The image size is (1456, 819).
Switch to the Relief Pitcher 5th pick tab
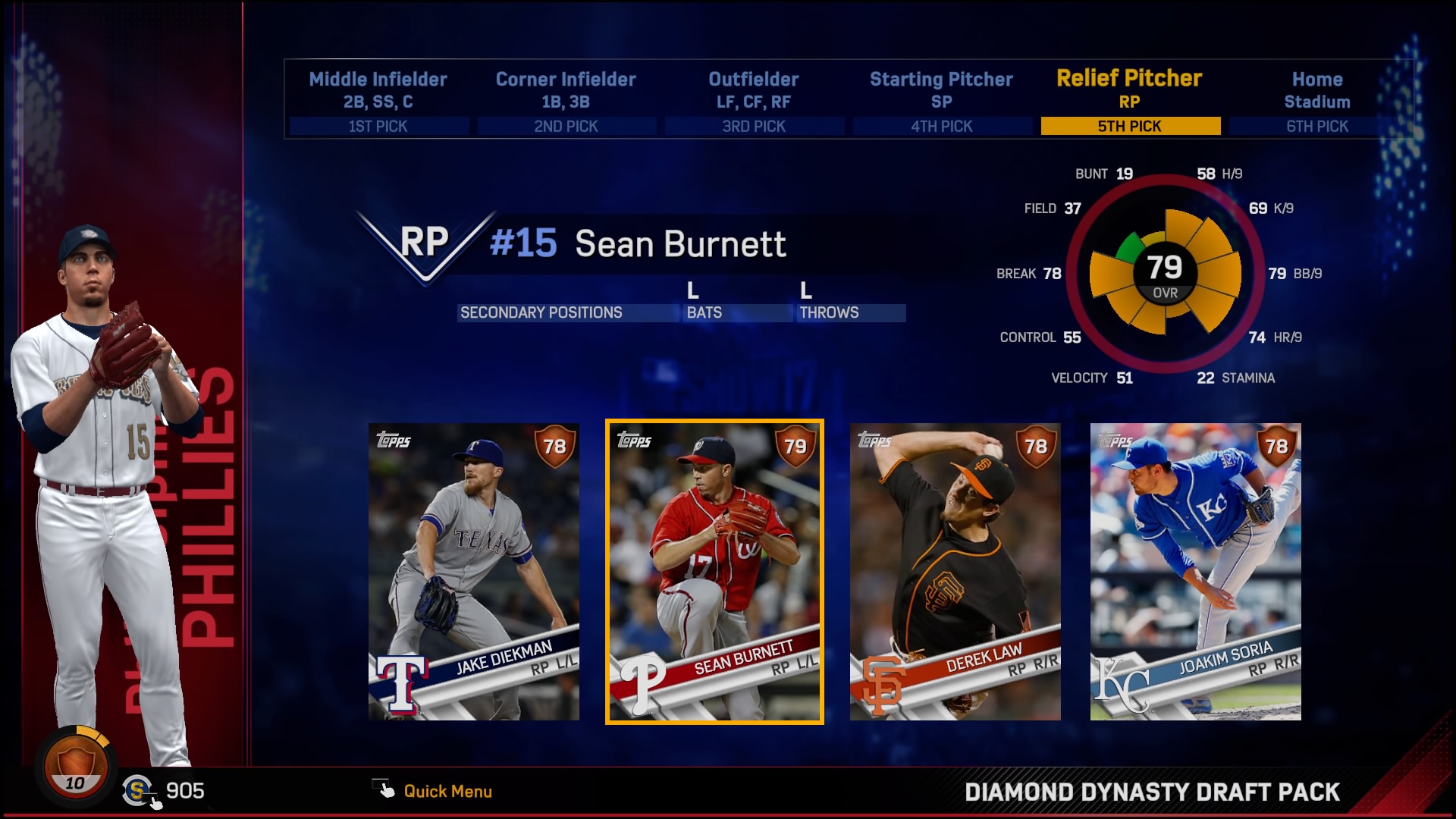[1130, 125]
